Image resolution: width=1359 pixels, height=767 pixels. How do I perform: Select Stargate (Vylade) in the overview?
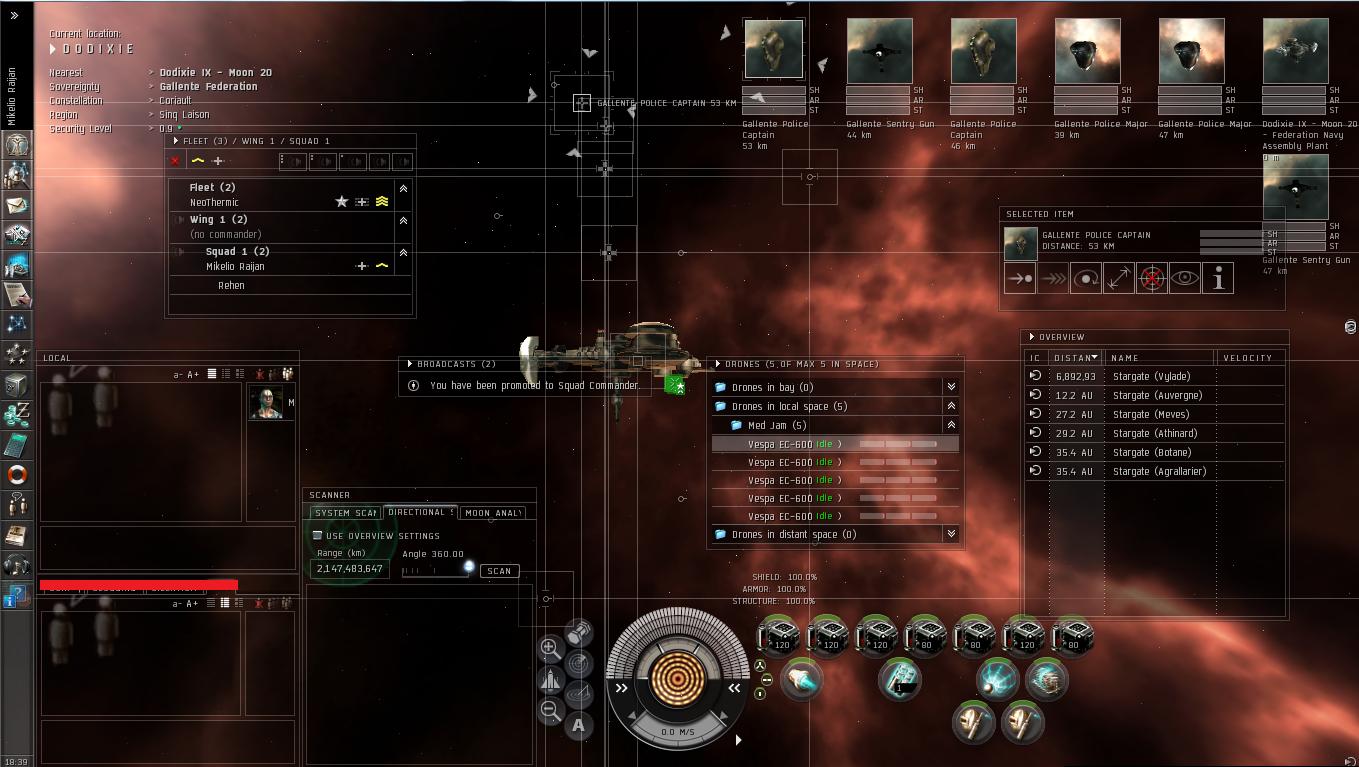pyautogui.click(x=1151, y=377)
